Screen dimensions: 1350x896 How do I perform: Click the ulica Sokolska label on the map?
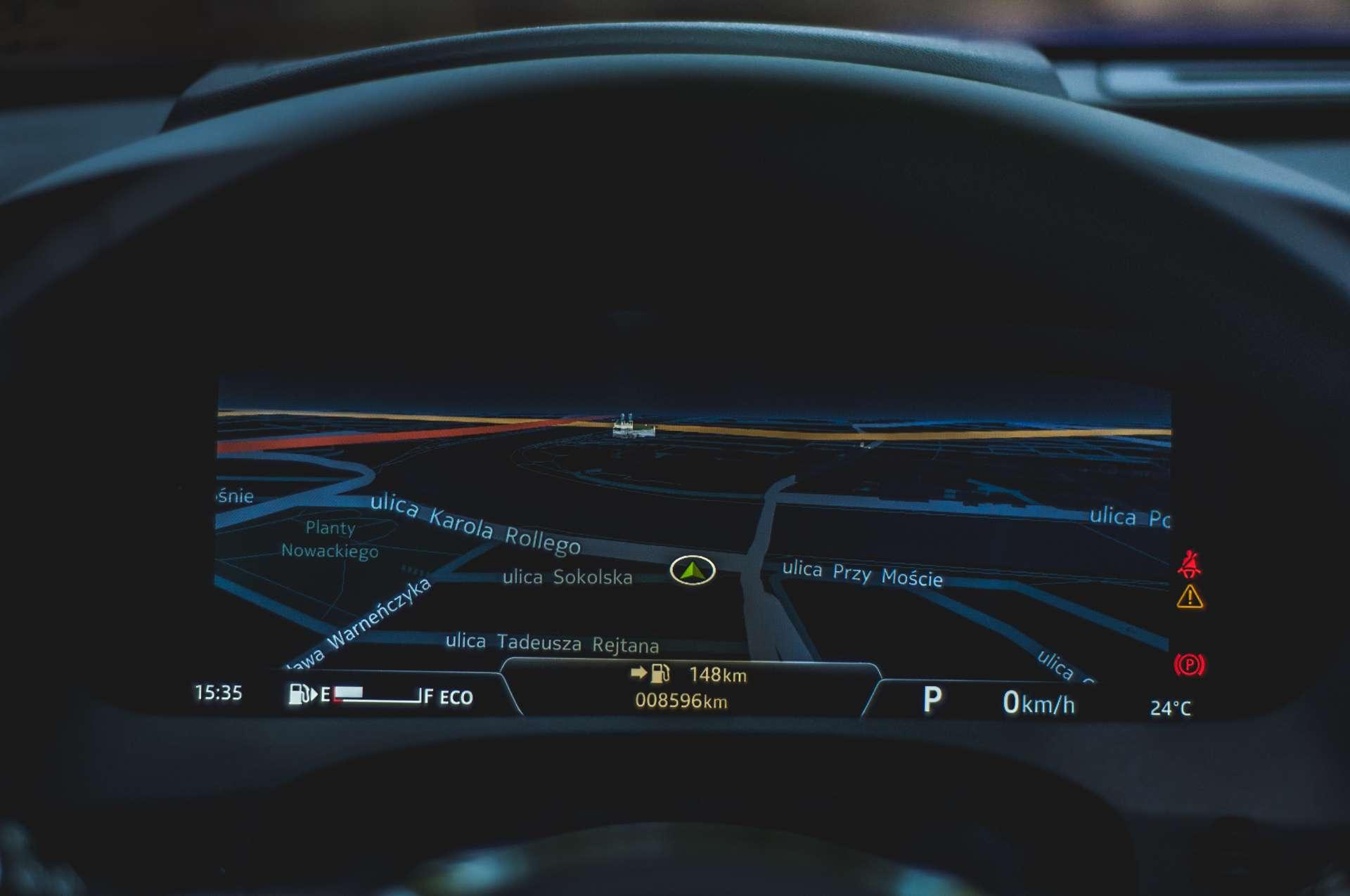point(567,578)
